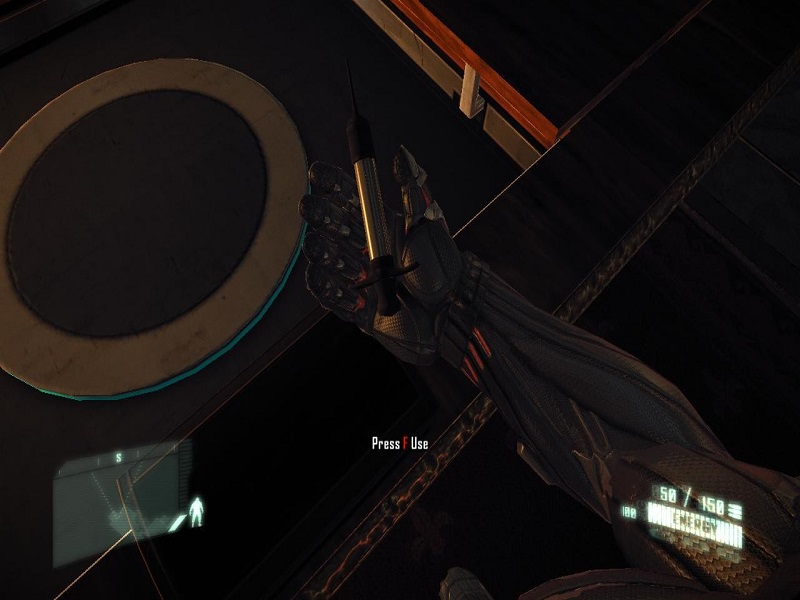Select the standing soldier stance icon
Screen dimensions: 800x600
pyautogui.click(x=197, y=513)
